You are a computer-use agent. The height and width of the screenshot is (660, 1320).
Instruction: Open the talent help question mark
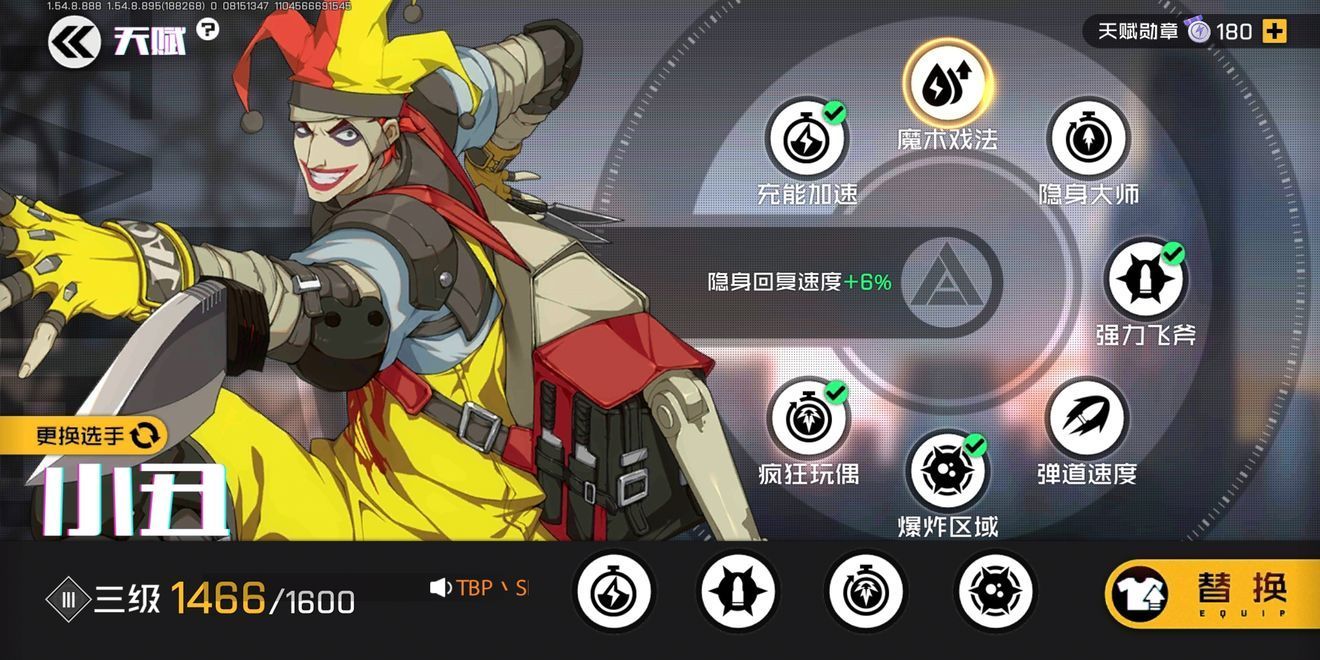(207, 30)
